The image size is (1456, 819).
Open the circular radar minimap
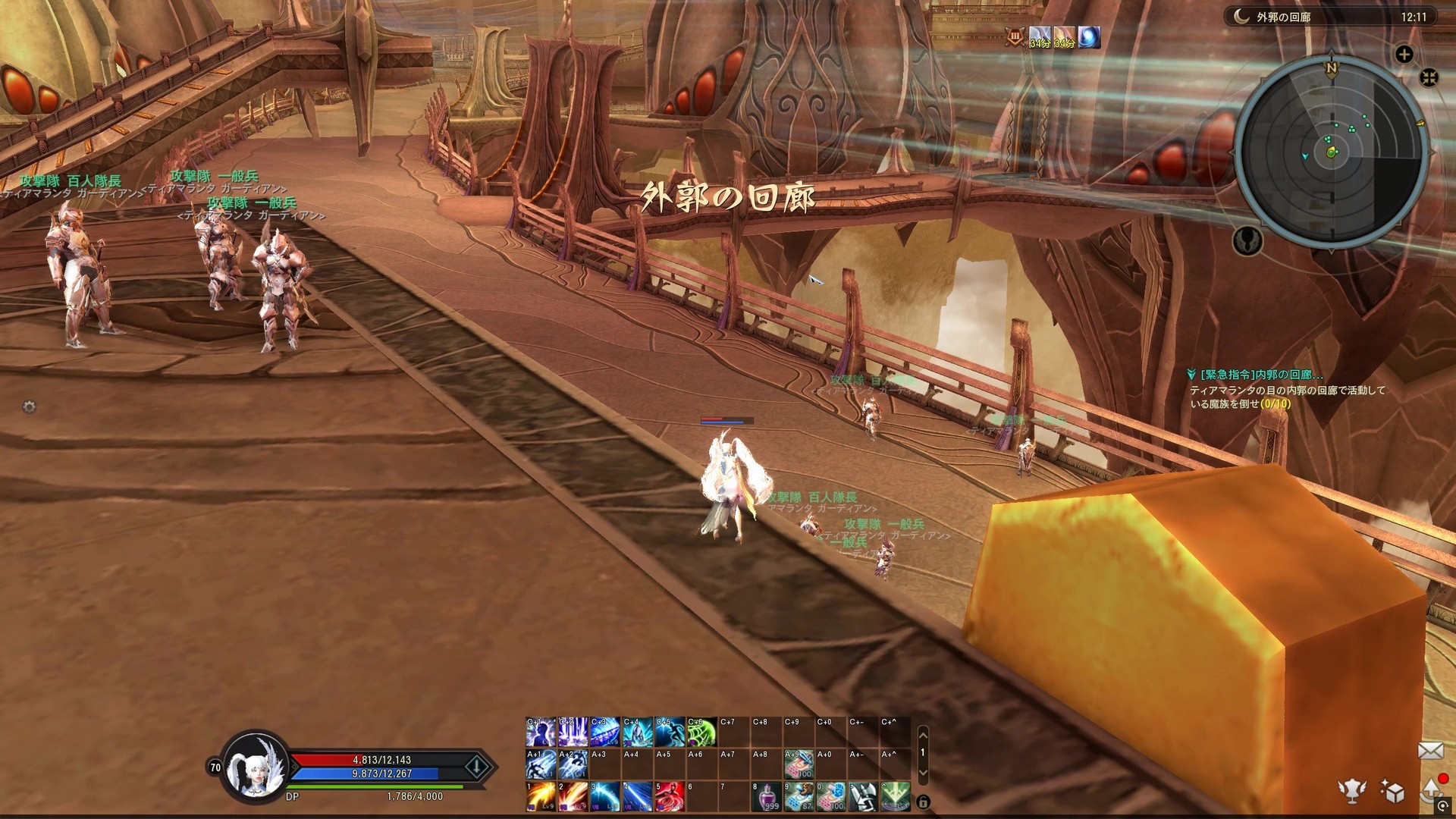coord(1332,152)
